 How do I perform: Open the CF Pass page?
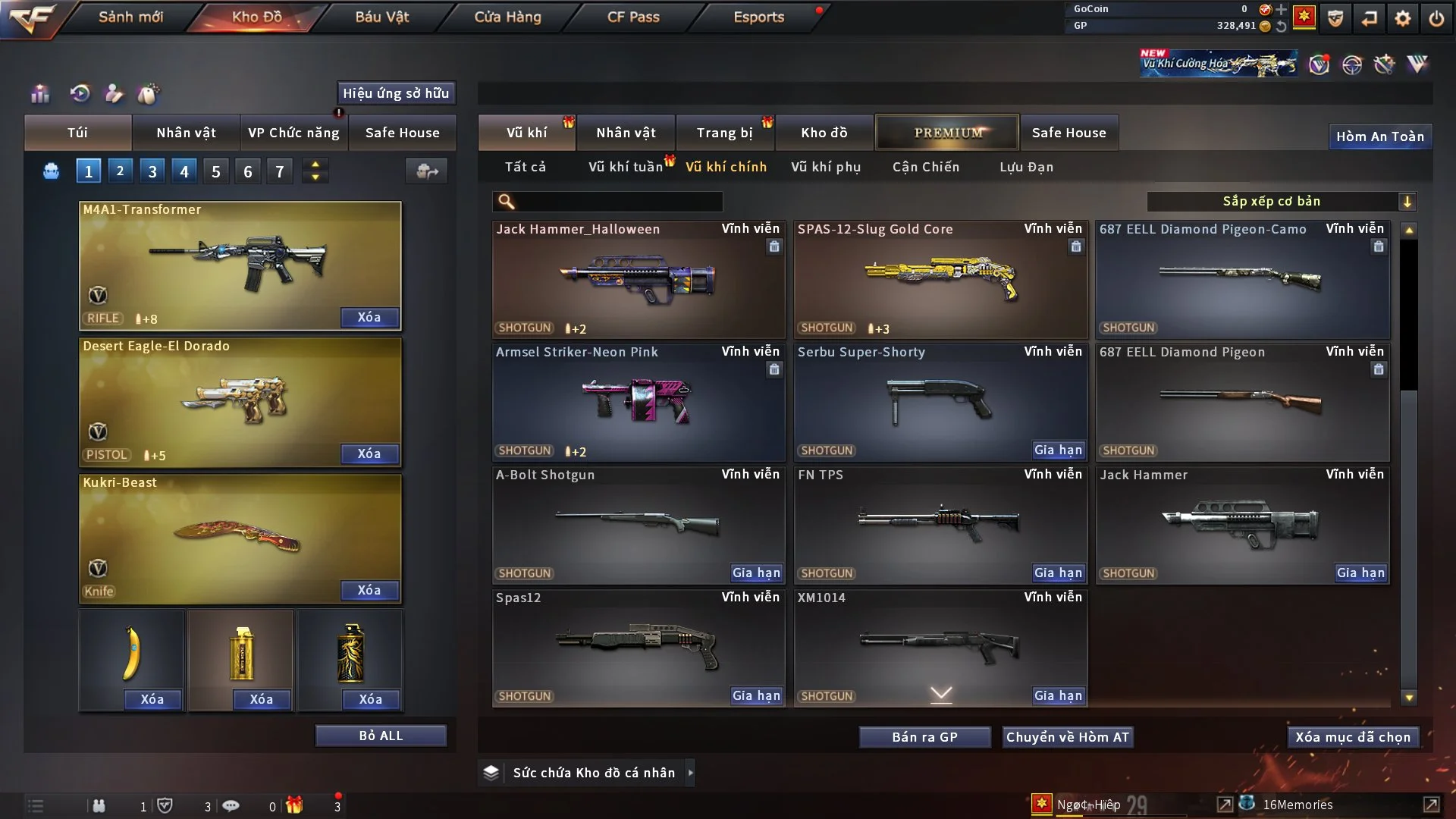[x=633, y=17]
